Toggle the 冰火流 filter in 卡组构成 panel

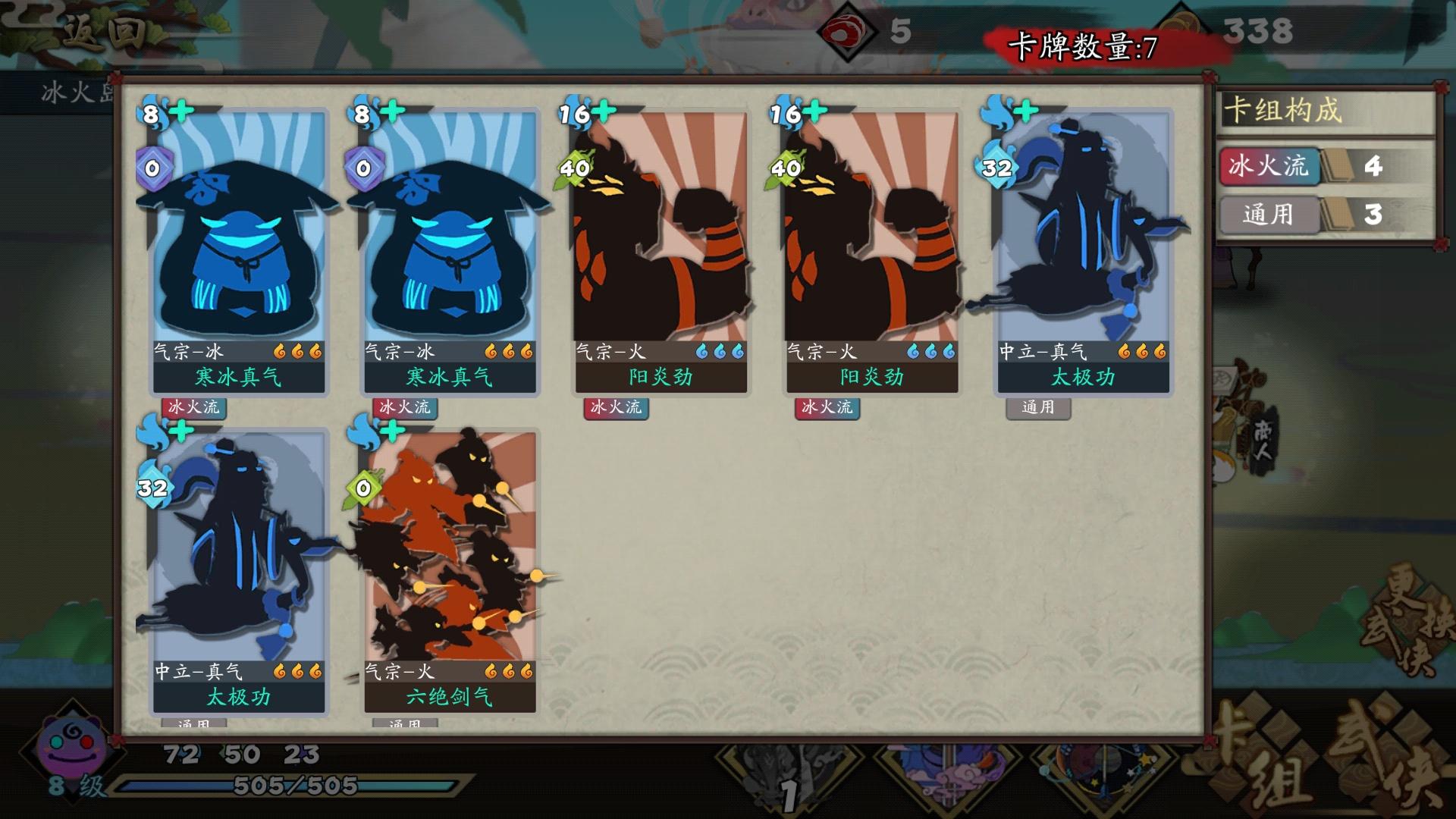(x=1269, y=167)
